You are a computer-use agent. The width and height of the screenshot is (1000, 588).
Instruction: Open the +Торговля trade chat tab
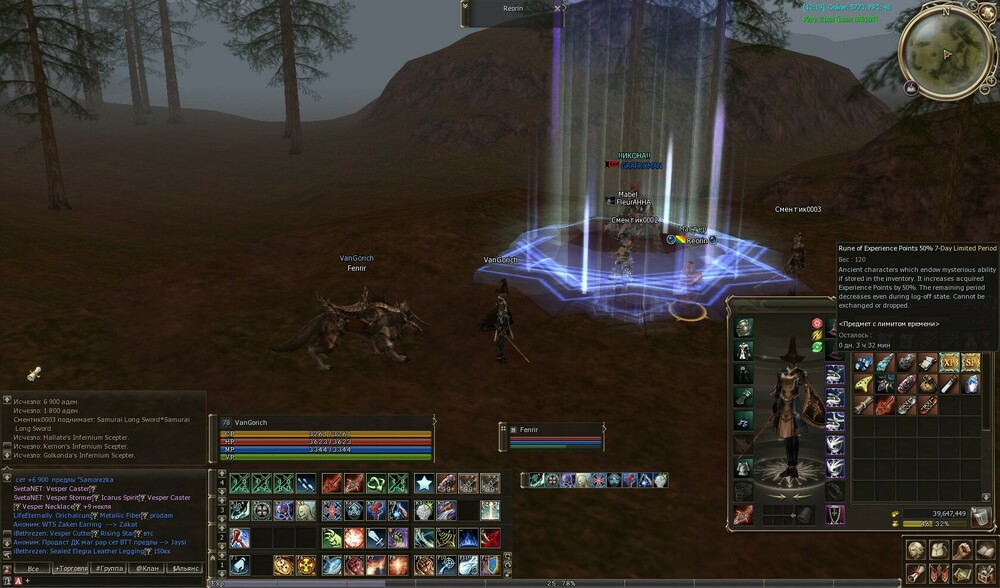71,568
